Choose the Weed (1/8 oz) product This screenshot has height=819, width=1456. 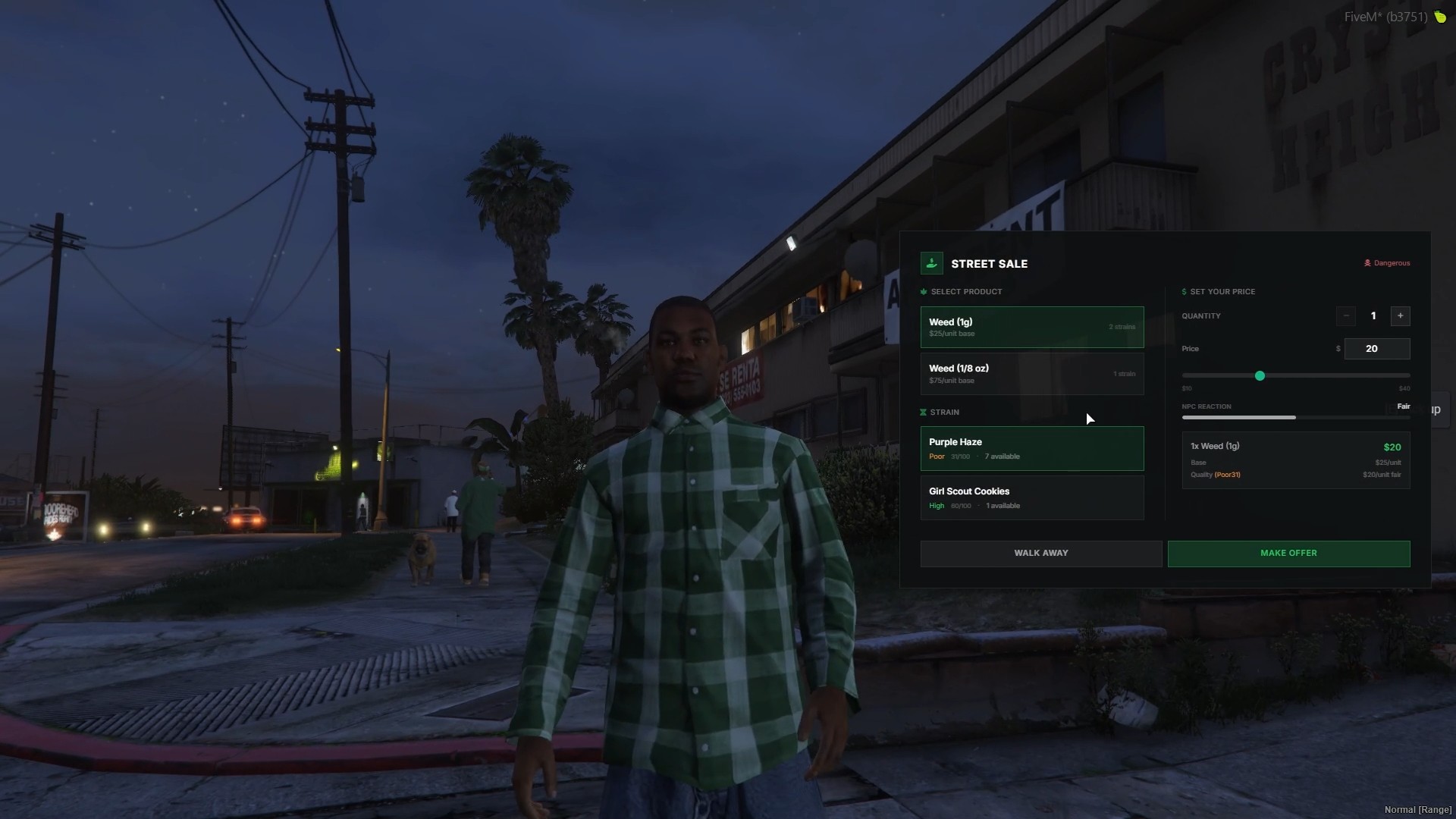point(1031,374)
